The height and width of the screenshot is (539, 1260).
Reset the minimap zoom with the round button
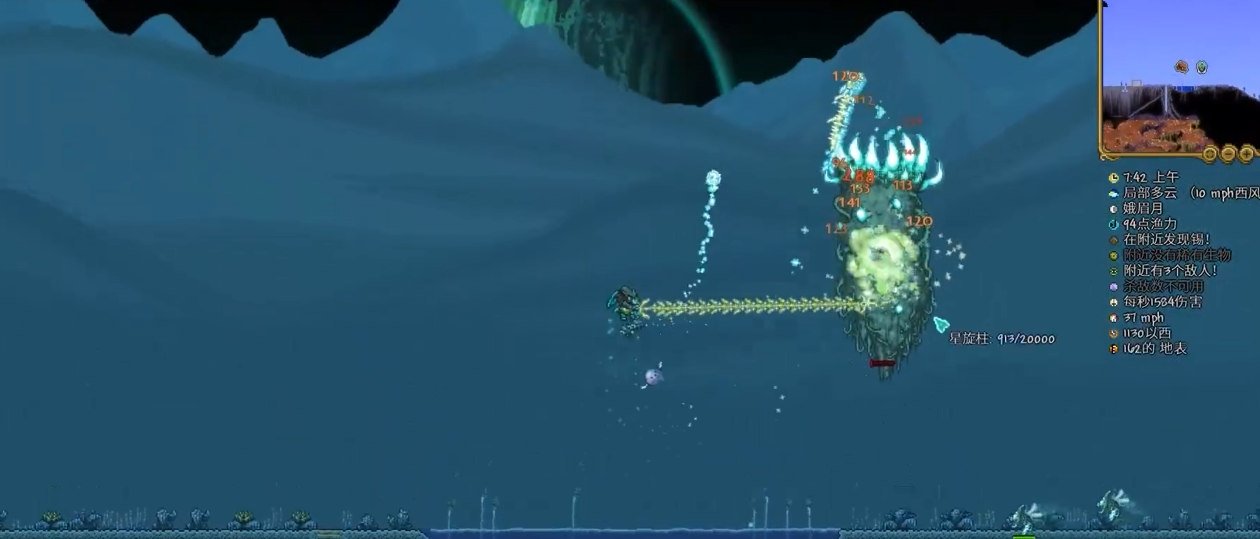click(x=1210, y=154)
